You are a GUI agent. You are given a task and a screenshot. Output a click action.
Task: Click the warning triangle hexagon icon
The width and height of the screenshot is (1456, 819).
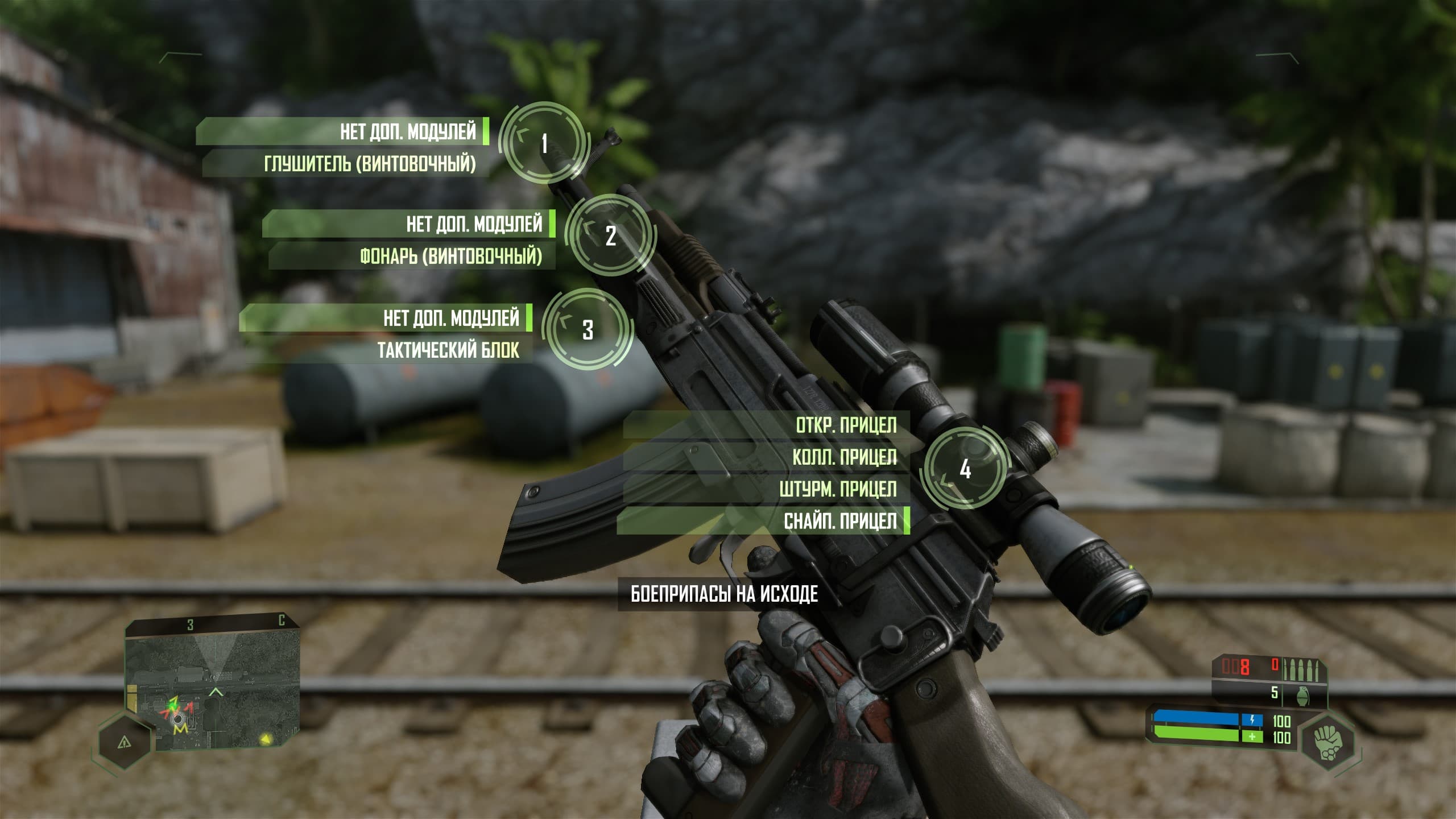coord(124,742)
